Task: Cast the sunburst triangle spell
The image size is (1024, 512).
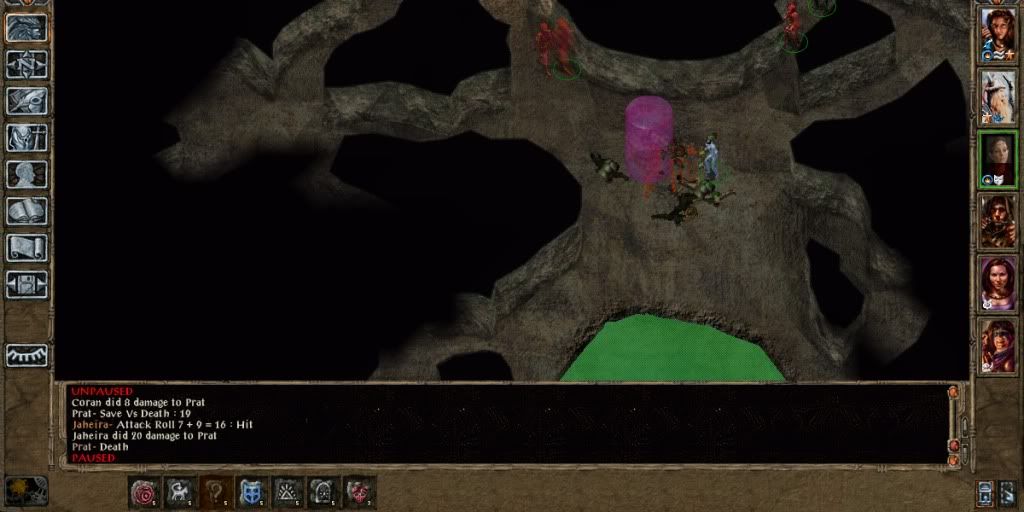Action: click(288, 491)
